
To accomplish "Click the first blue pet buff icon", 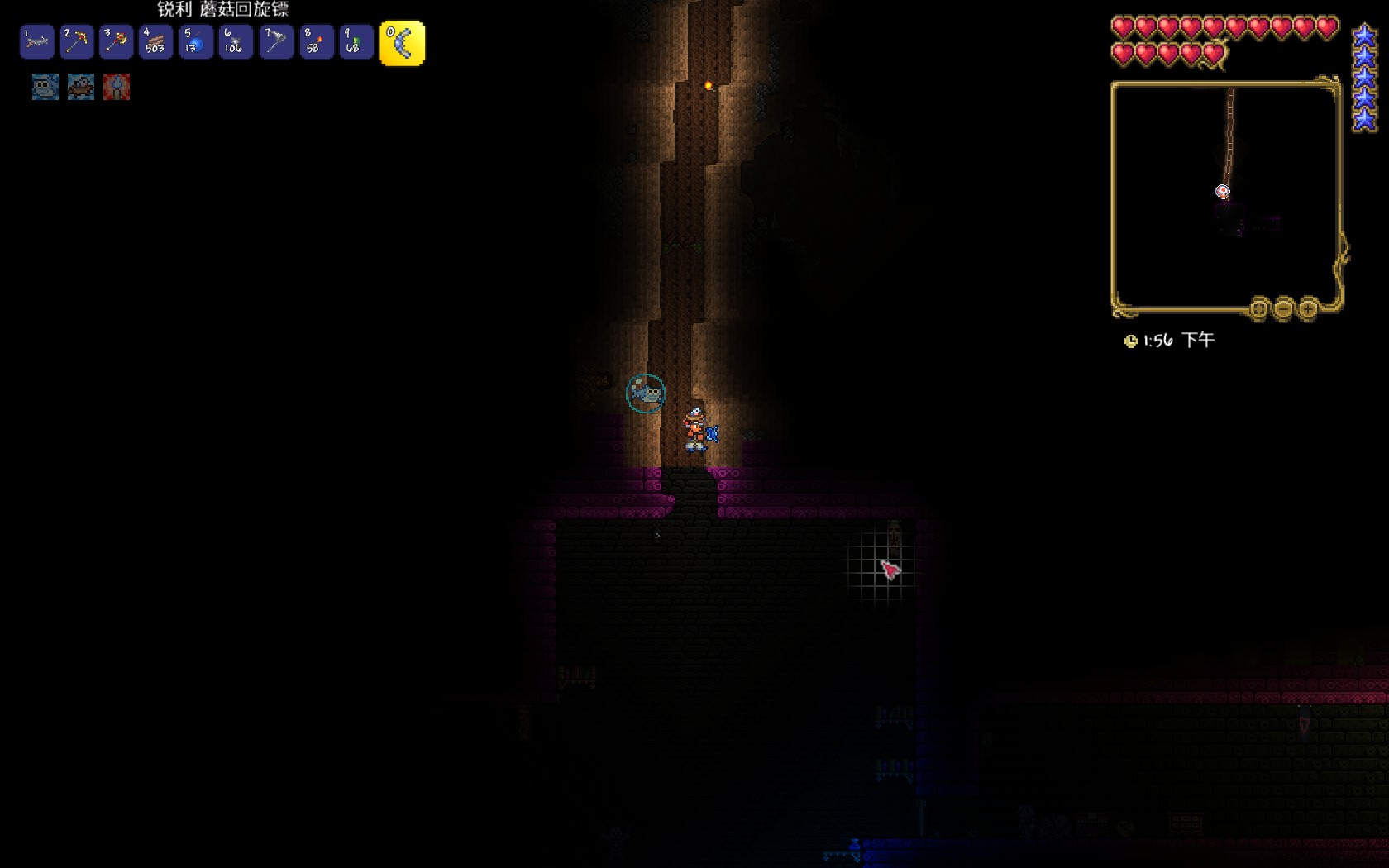I will 45,87.
